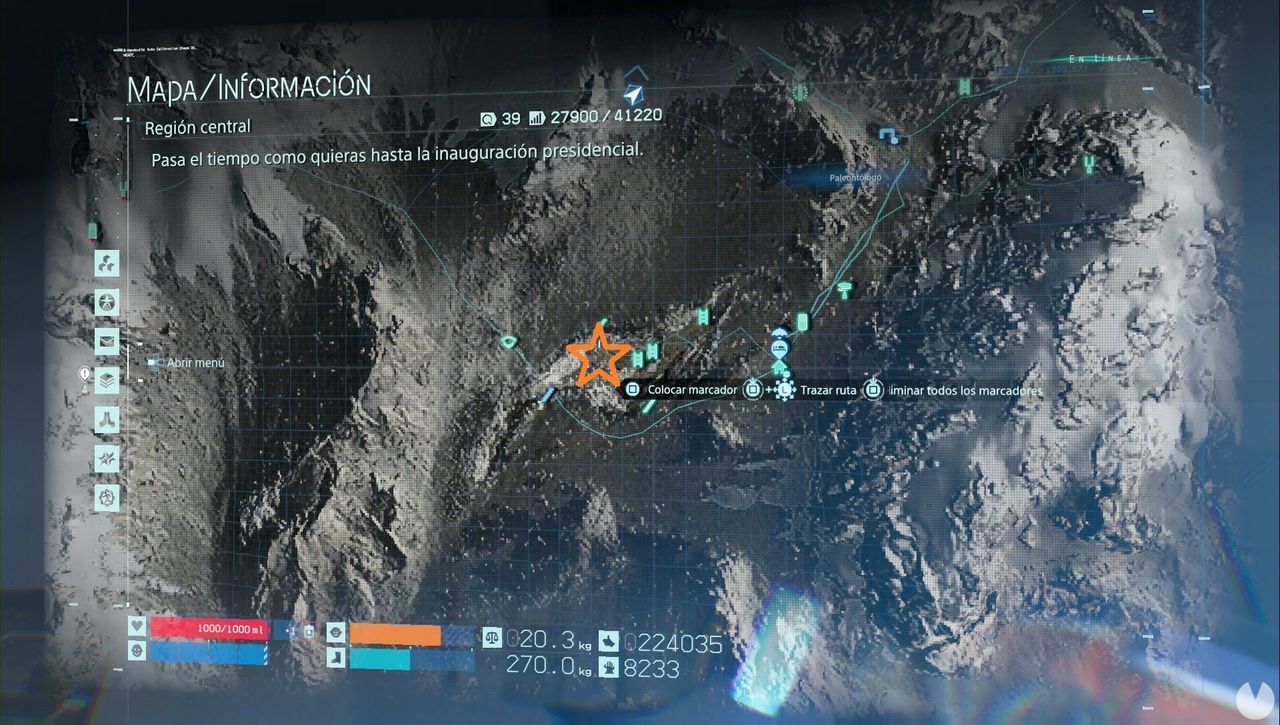1280x725 pixels.
Task: Click the likes counter icon showing 39
Action: 489,117
